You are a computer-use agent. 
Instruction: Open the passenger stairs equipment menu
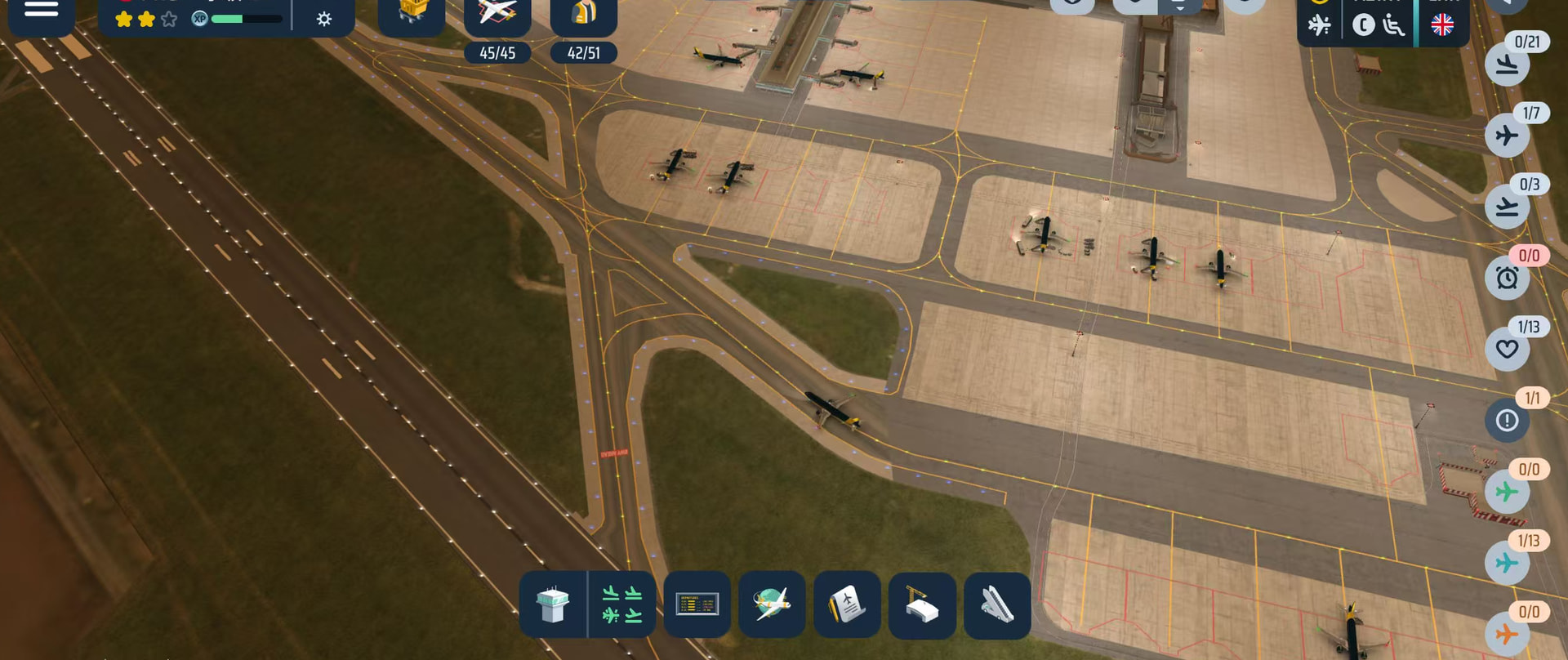click(x=997, y=605)
